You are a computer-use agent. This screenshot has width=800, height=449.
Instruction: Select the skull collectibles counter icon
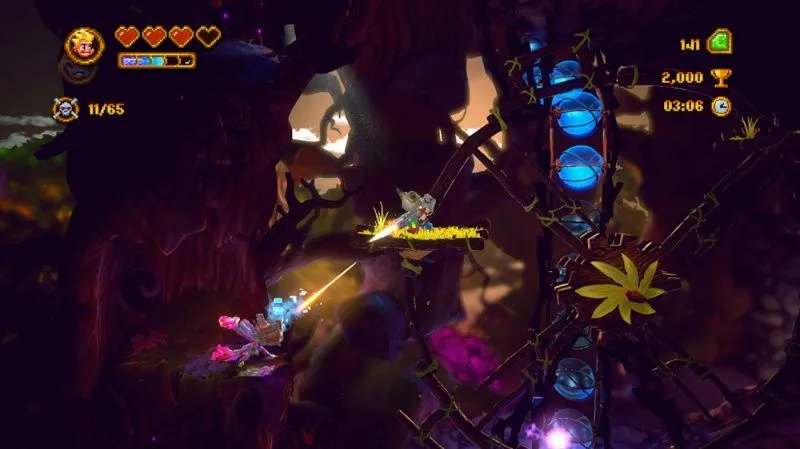click(66, 107)
